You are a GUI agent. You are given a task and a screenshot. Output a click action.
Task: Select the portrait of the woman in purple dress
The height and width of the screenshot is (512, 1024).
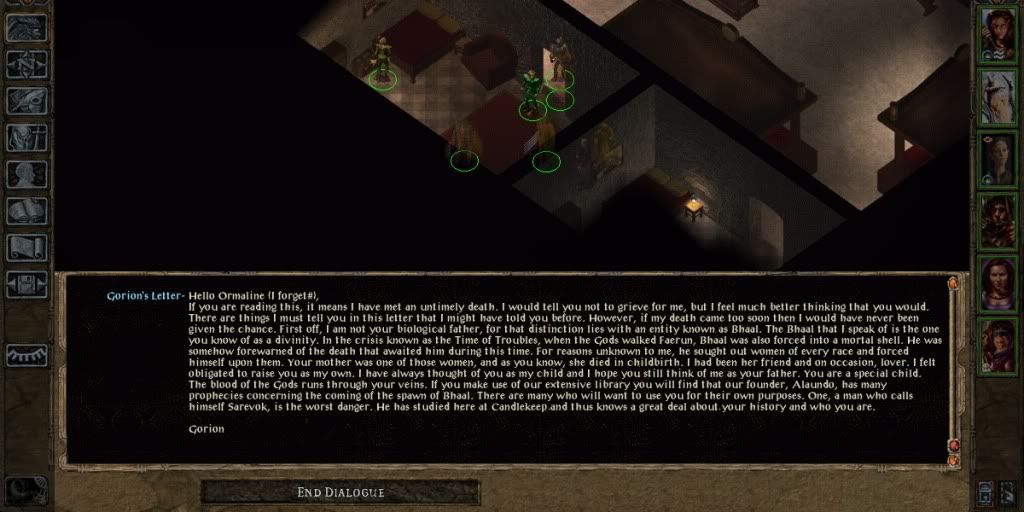click(999, 283)
